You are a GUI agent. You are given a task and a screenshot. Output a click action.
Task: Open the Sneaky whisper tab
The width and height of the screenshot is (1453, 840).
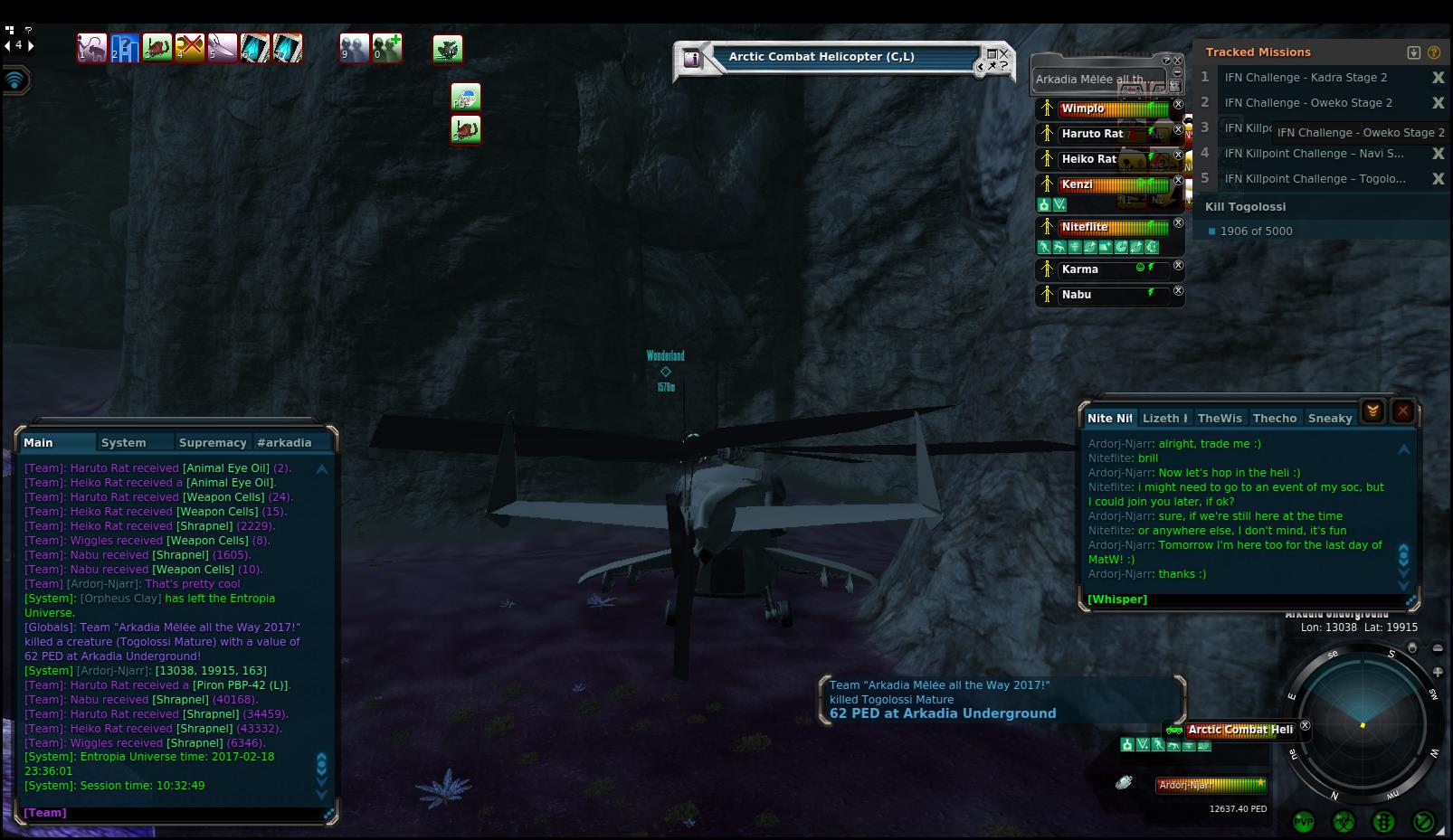pyautogui.click(x=1330, y=419)
